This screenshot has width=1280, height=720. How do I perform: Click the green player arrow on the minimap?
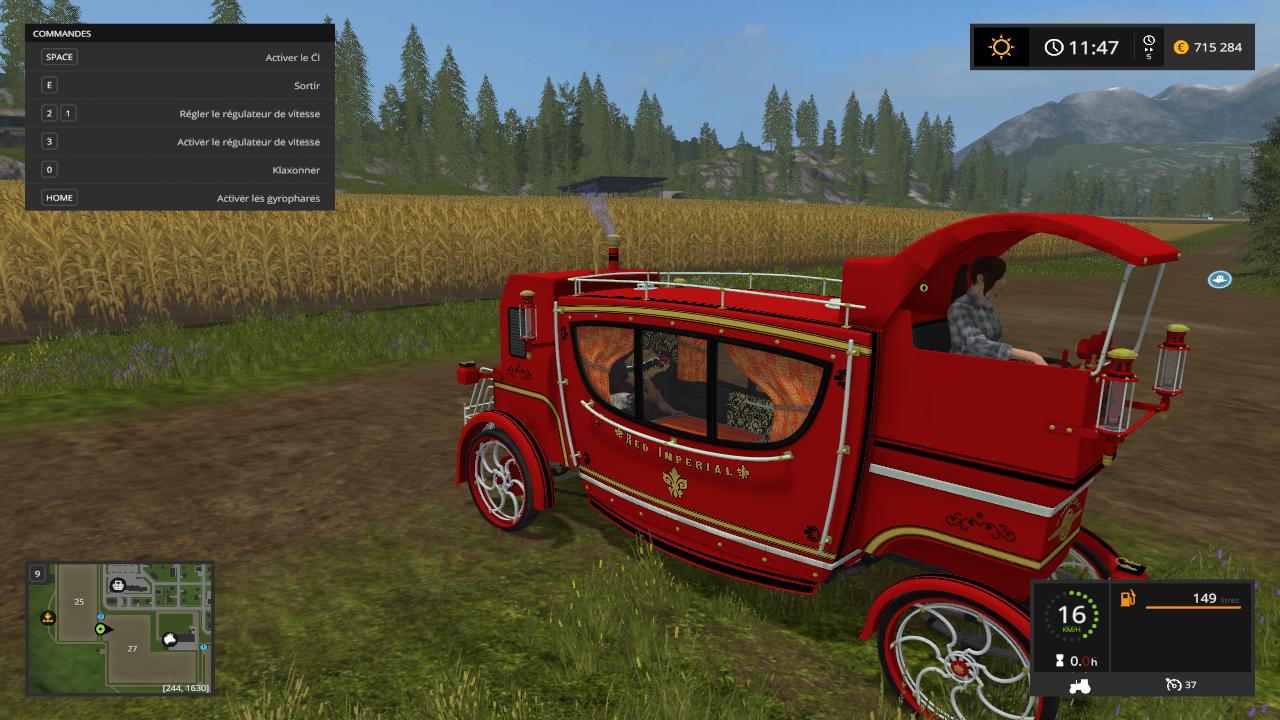pyautogui.click(x=101, y=629)
